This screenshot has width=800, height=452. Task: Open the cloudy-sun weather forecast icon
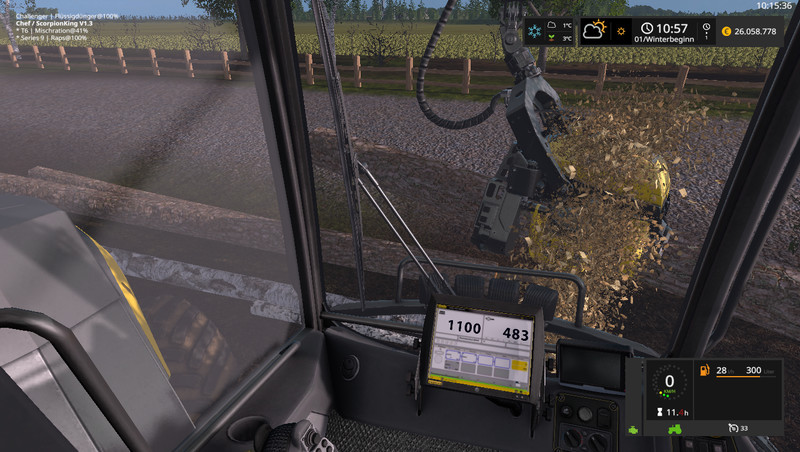[596, 30]
